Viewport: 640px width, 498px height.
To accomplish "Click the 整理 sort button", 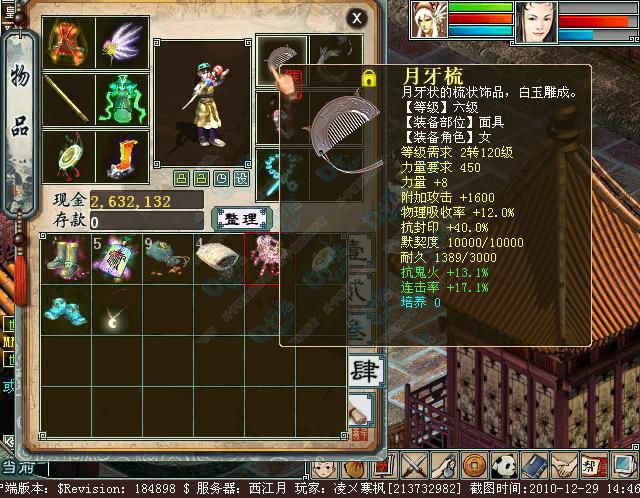I will [239, 218].
